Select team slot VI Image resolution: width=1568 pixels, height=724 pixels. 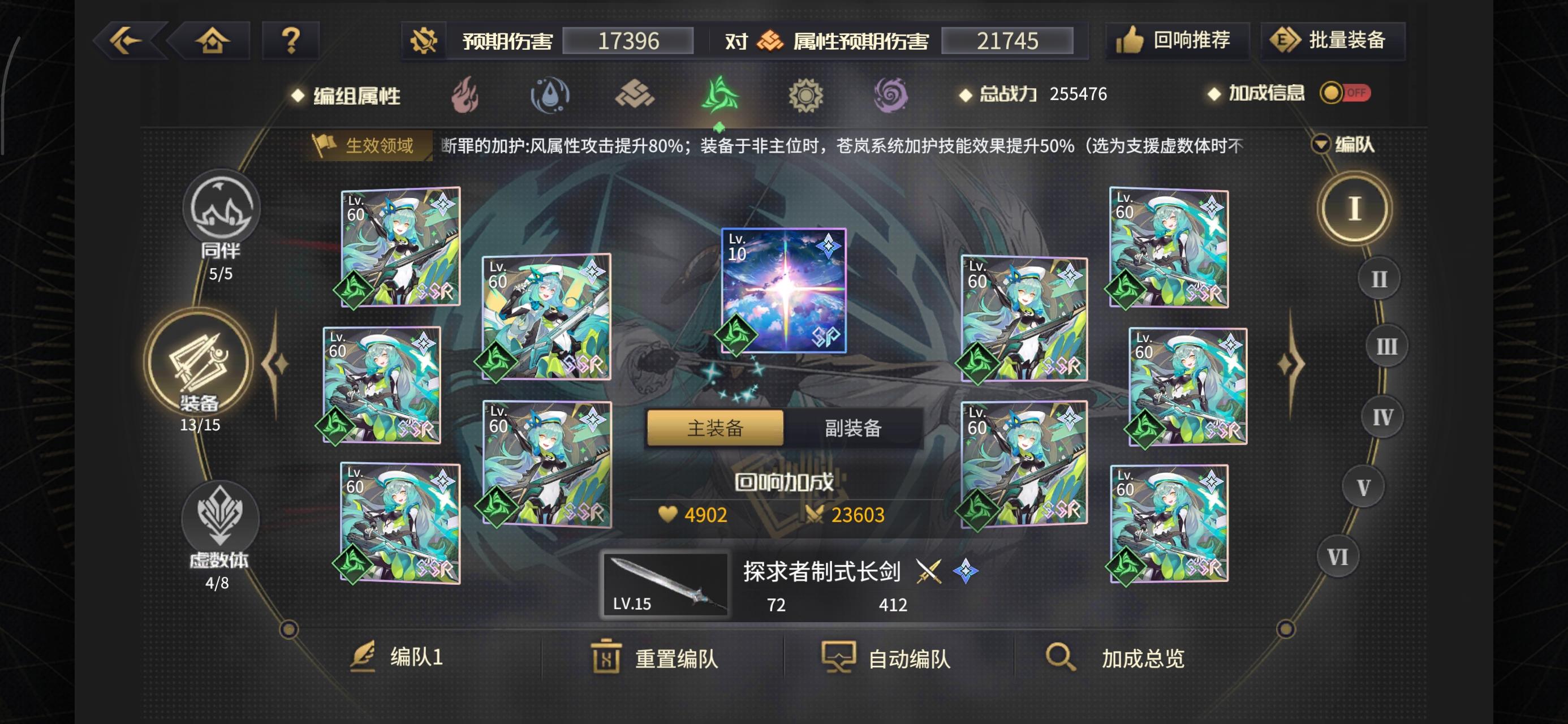1337,555
